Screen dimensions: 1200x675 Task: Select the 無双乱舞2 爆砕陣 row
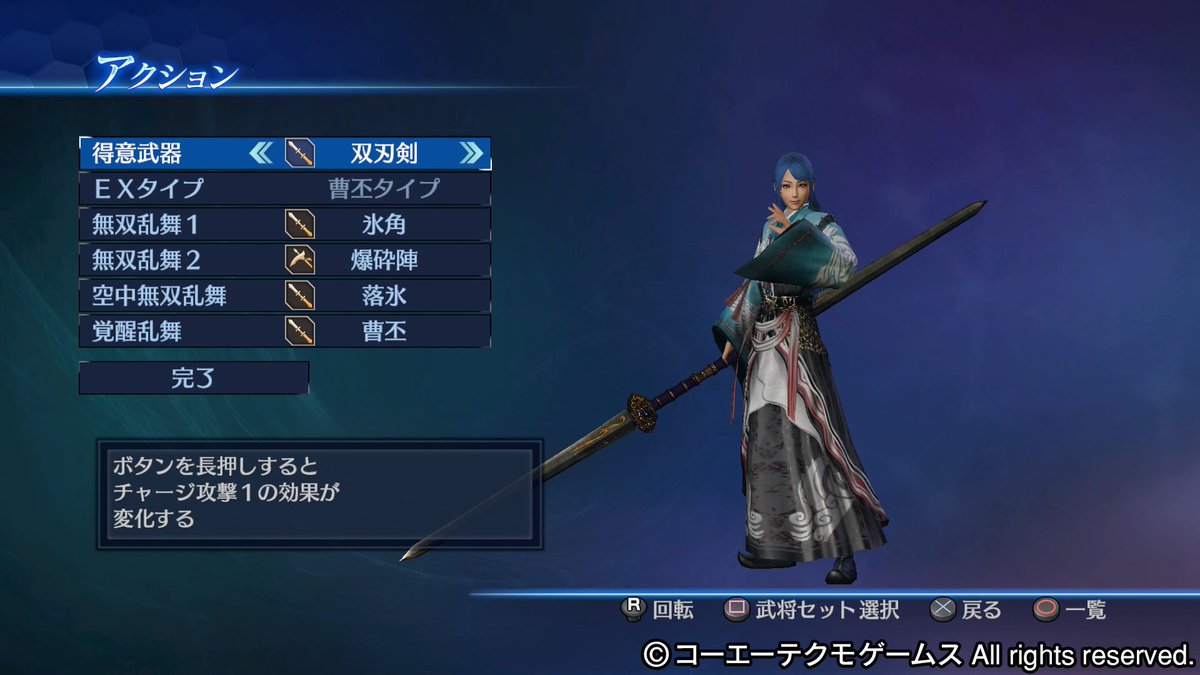click(284, 260)
